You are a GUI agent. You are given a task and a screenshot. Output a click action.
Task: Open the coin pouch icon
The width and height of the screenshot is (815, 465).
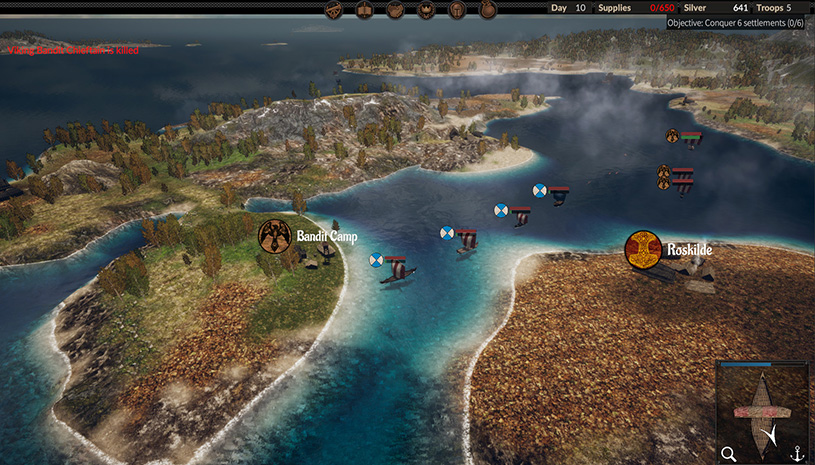488,10
